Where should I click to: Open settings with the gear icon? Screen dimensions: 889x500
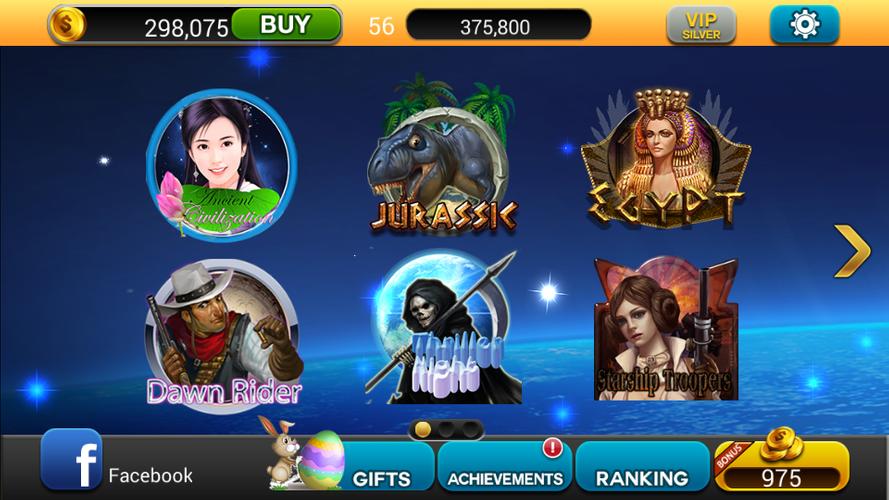tap(804, 25)
